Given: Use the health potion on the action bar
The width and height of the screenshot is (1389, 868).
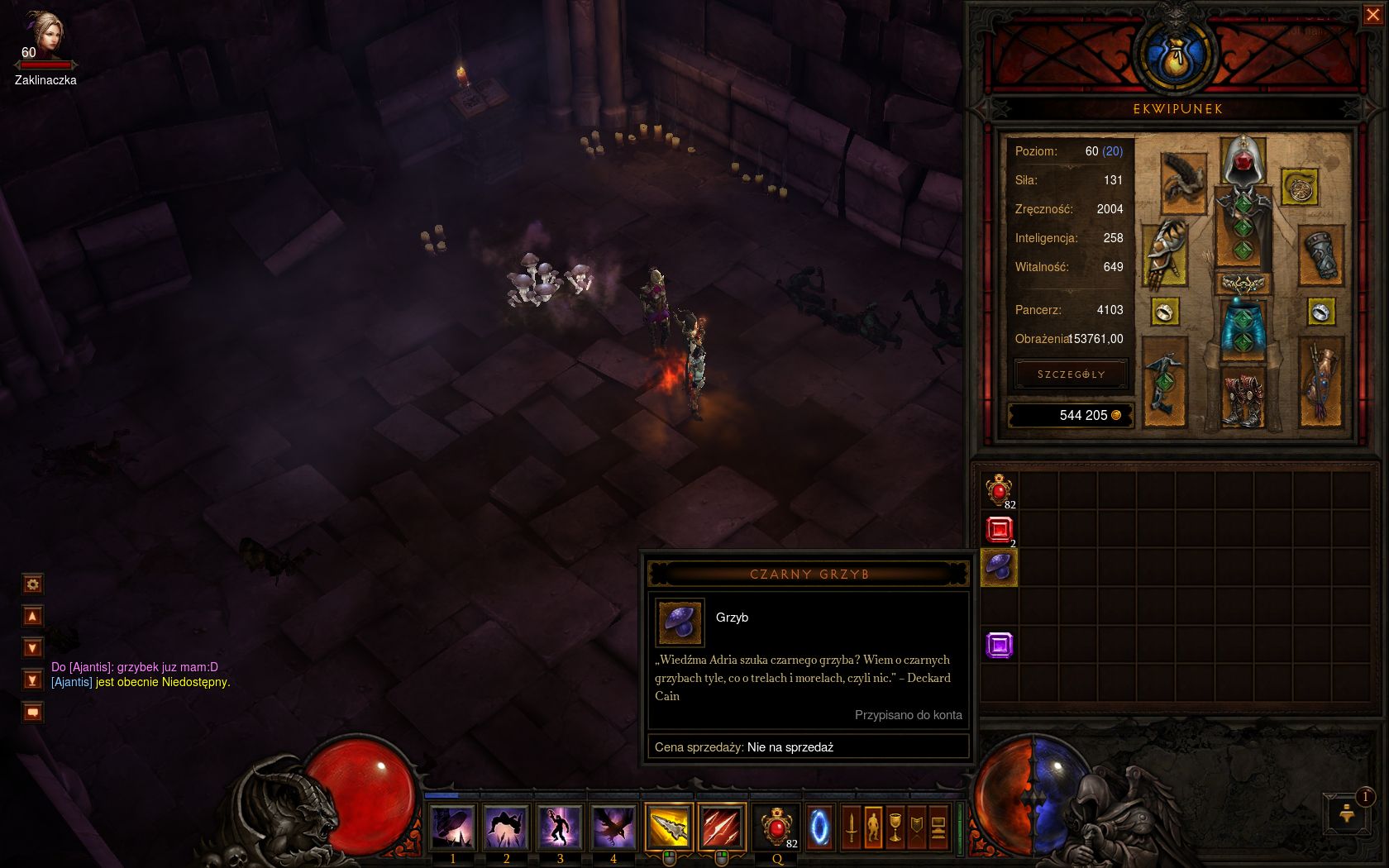Looking at the screenshot, I should (776, 827).
